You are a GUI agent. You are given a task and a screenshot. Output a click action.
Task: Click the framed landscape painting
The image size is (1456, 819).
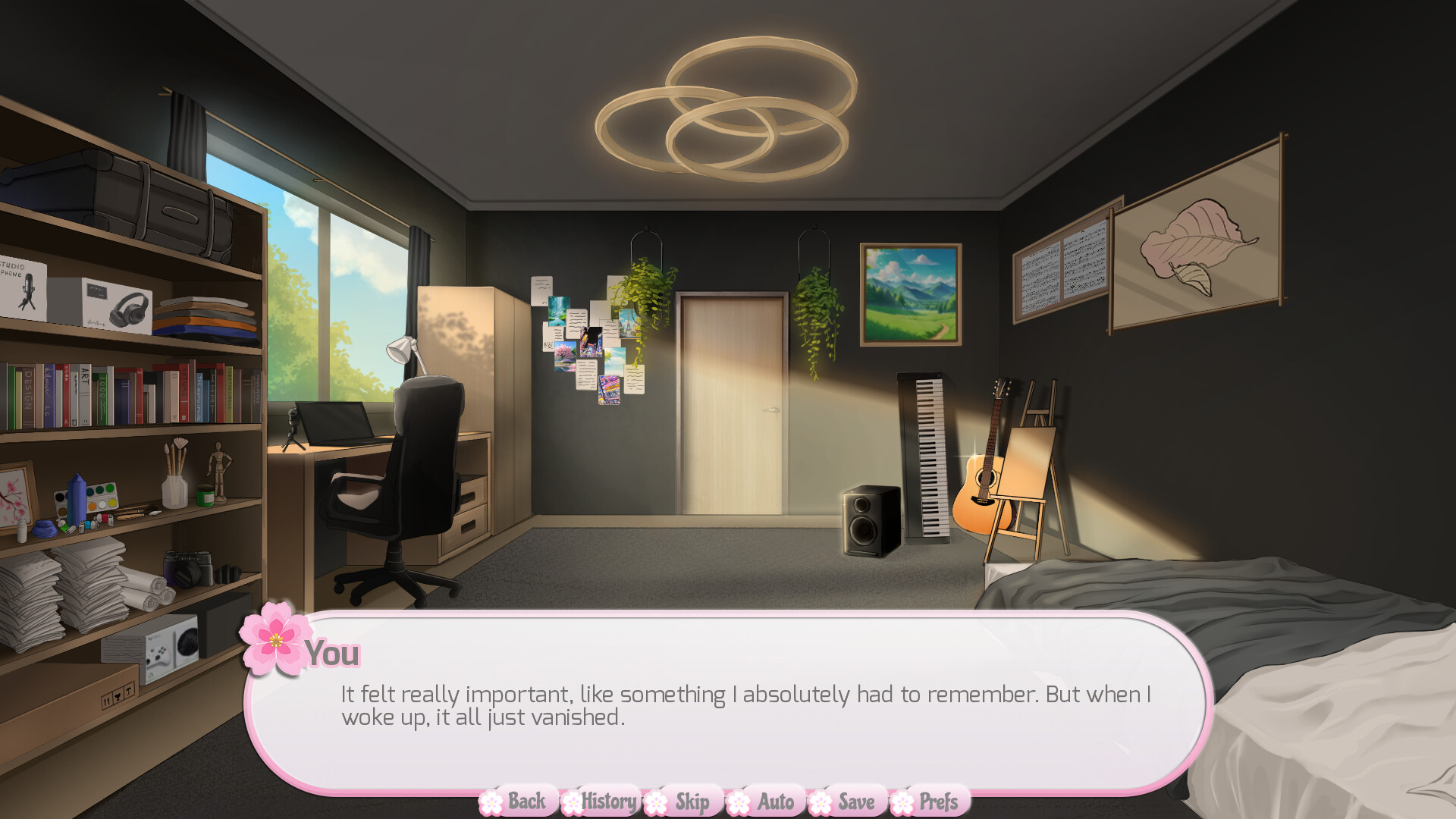910,293
